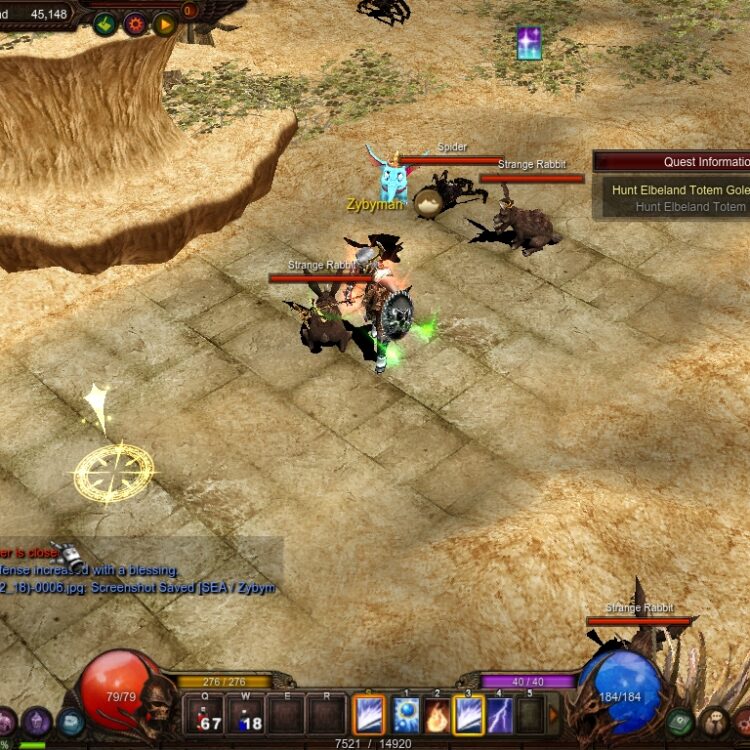Select the sparkling purple buff icon
Screen dimensions: 750x750
click(x=529, y=43)
